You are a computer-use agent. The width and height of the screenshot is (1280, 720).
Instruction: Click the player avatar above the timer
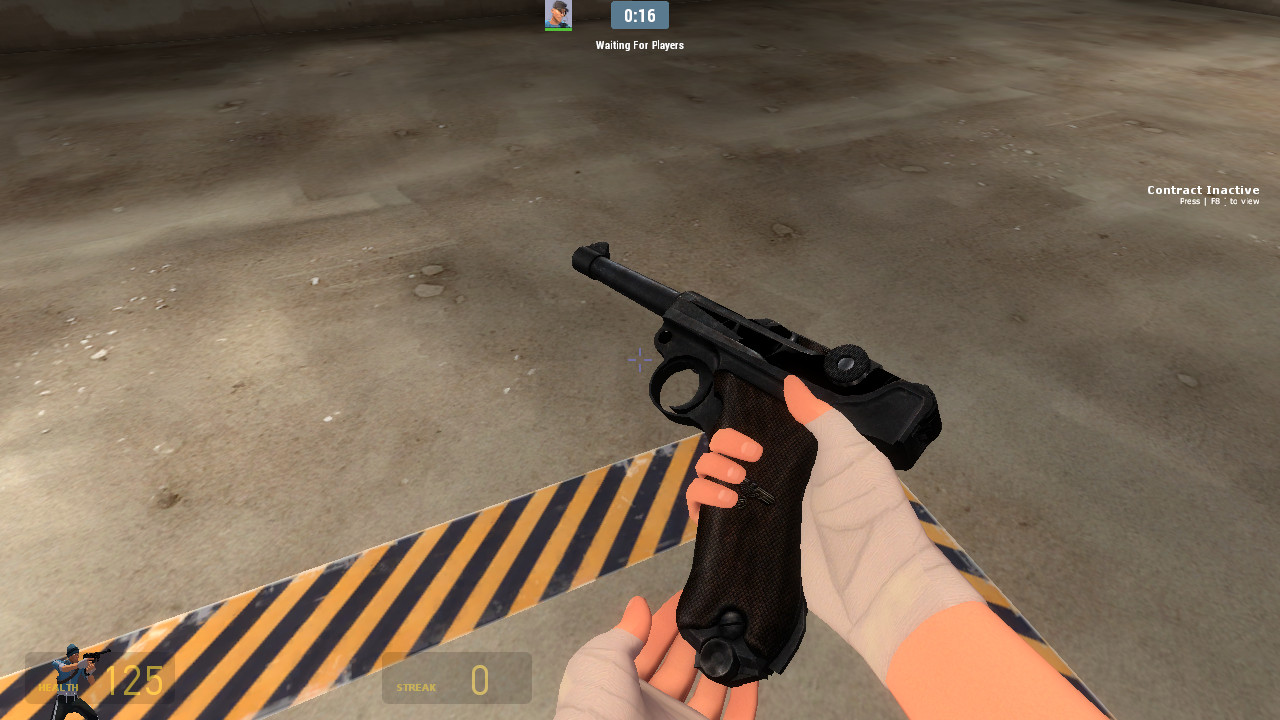(x=558, y=14)
